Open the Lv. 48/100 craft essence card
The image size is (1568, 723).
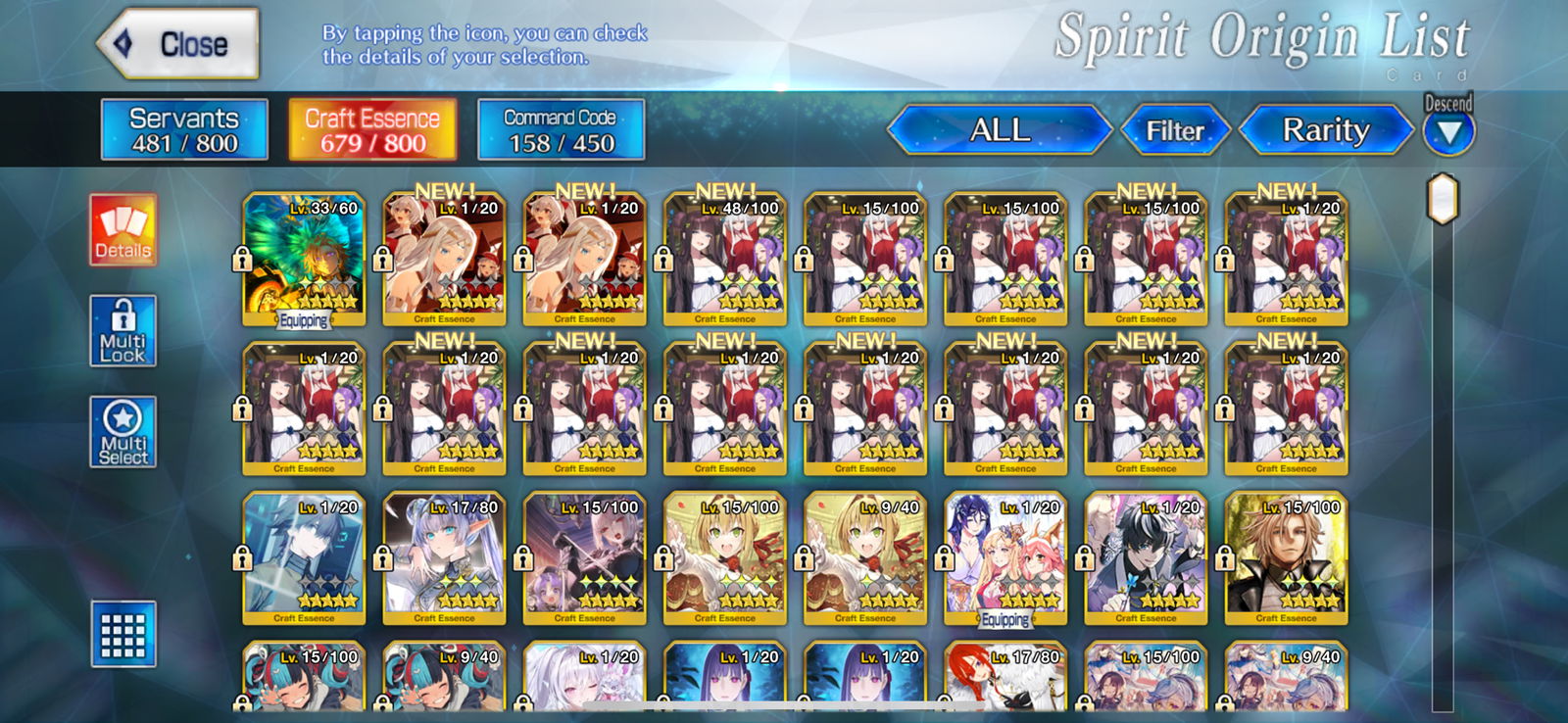[725, 259]
